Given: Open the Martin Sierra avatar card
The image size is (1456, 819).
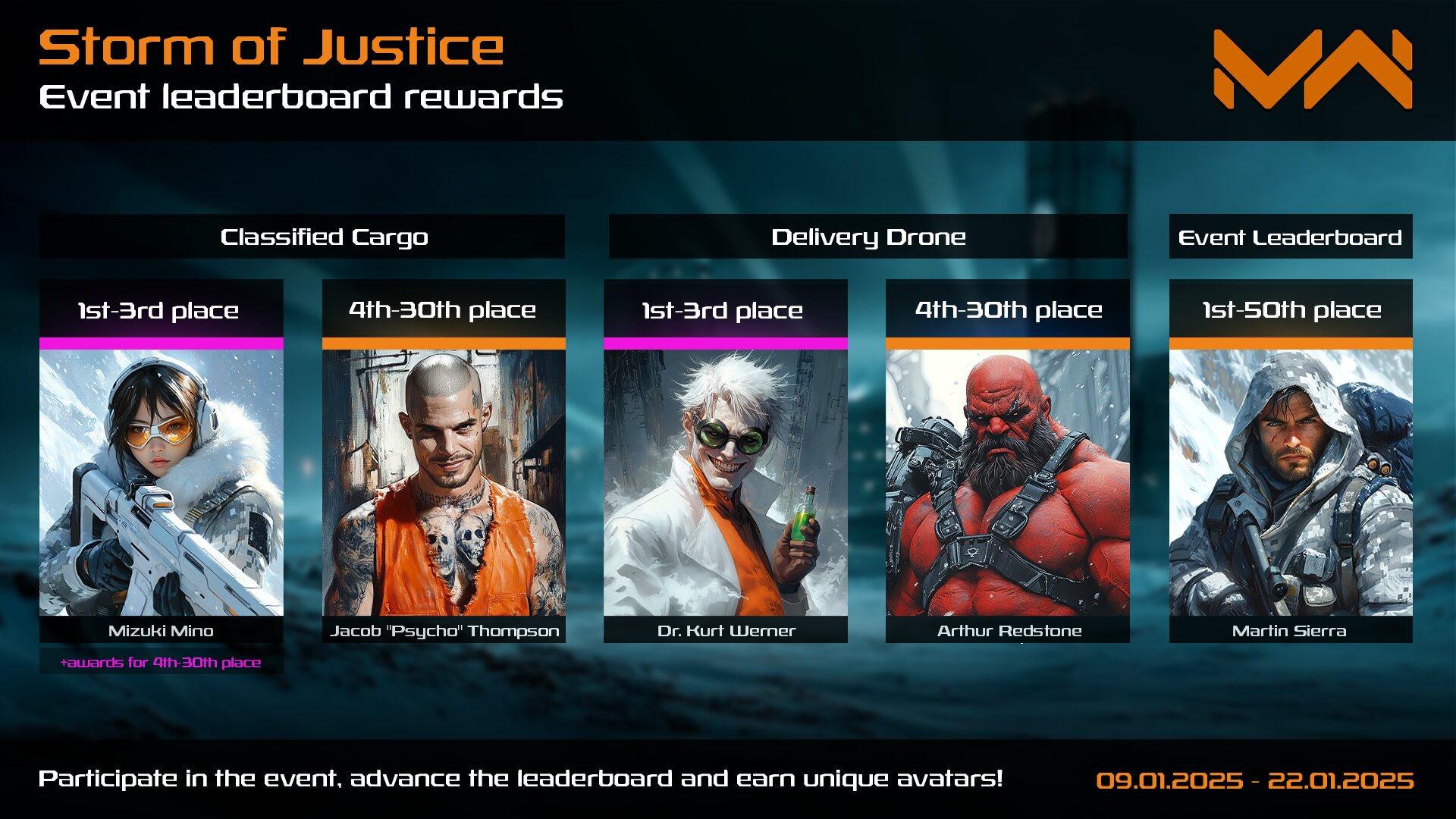Looking at the screenshot, I should point(1290,482).
